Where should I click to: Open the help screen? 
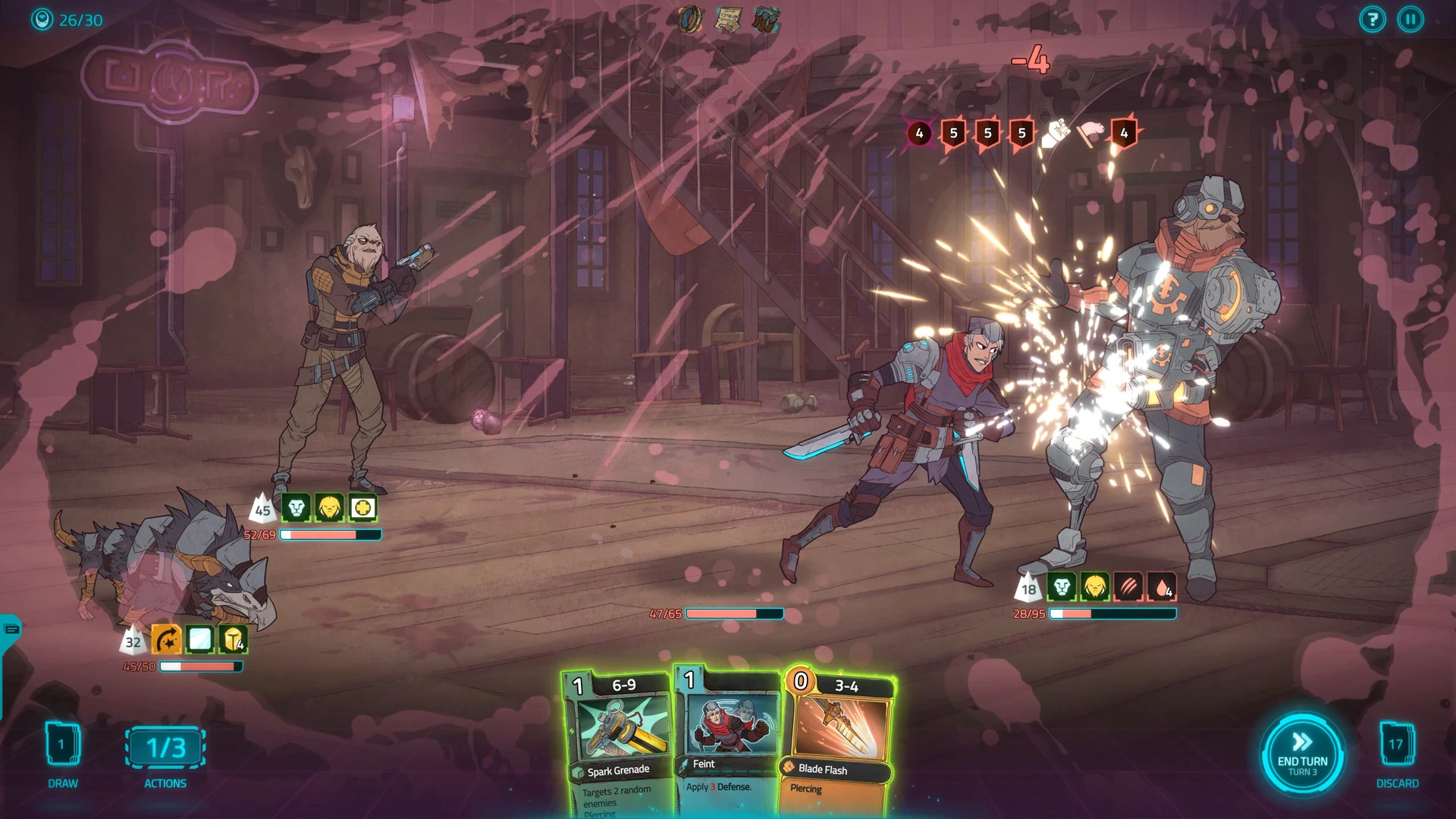click(1372, 20)
